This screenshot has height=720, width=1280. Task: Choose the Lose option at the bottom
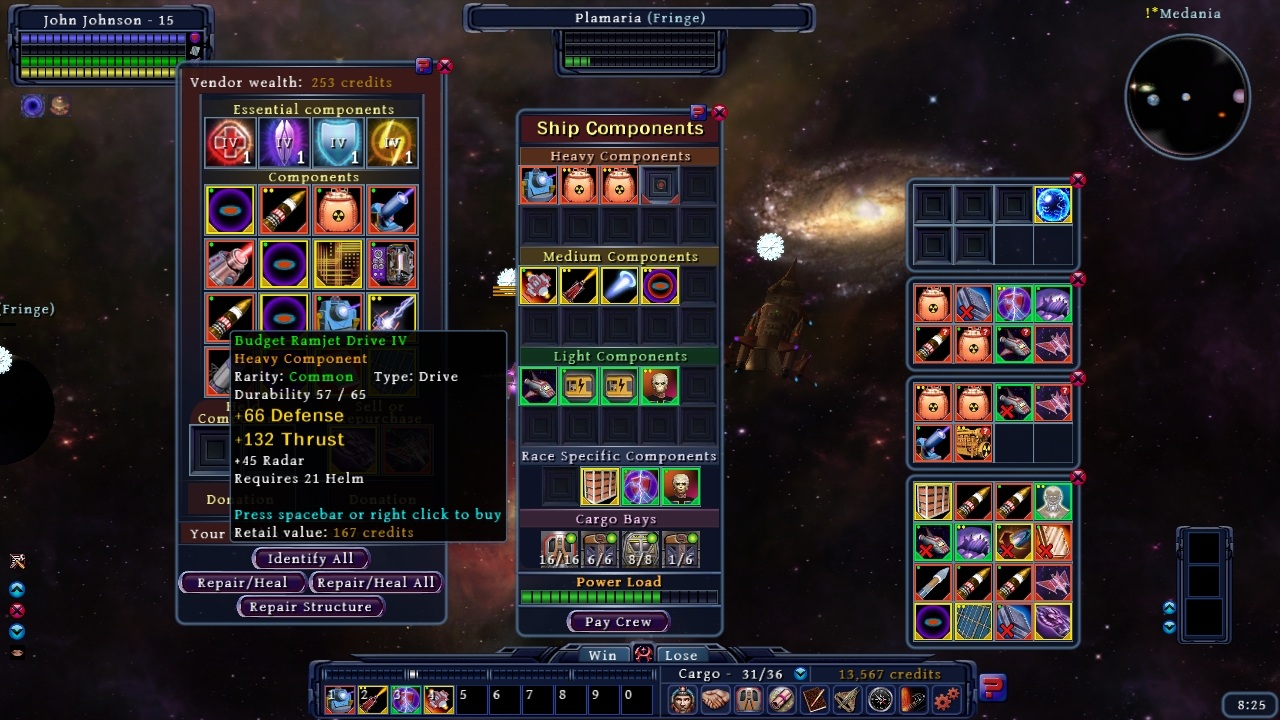click(681, 655)
